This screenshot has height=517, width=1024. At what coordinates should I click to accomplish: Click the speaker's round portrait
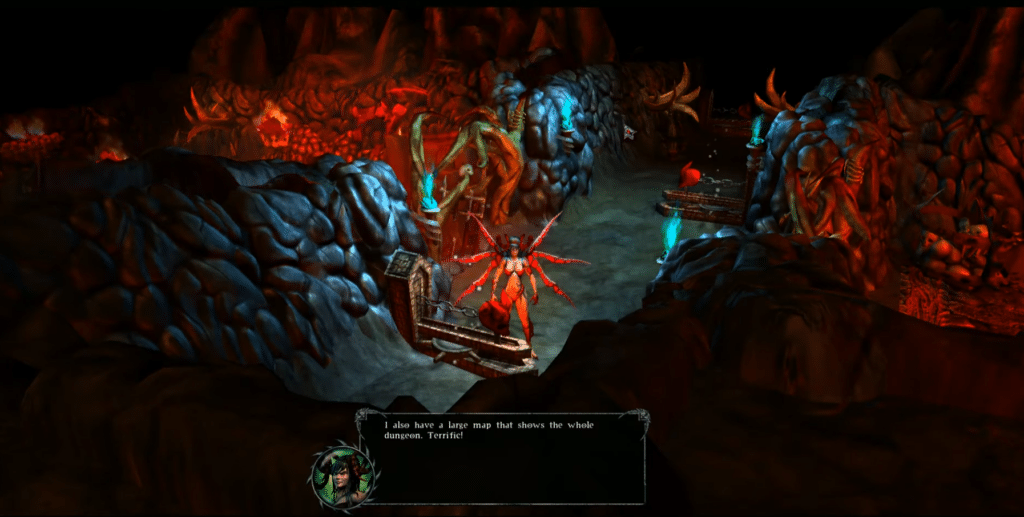342,473
